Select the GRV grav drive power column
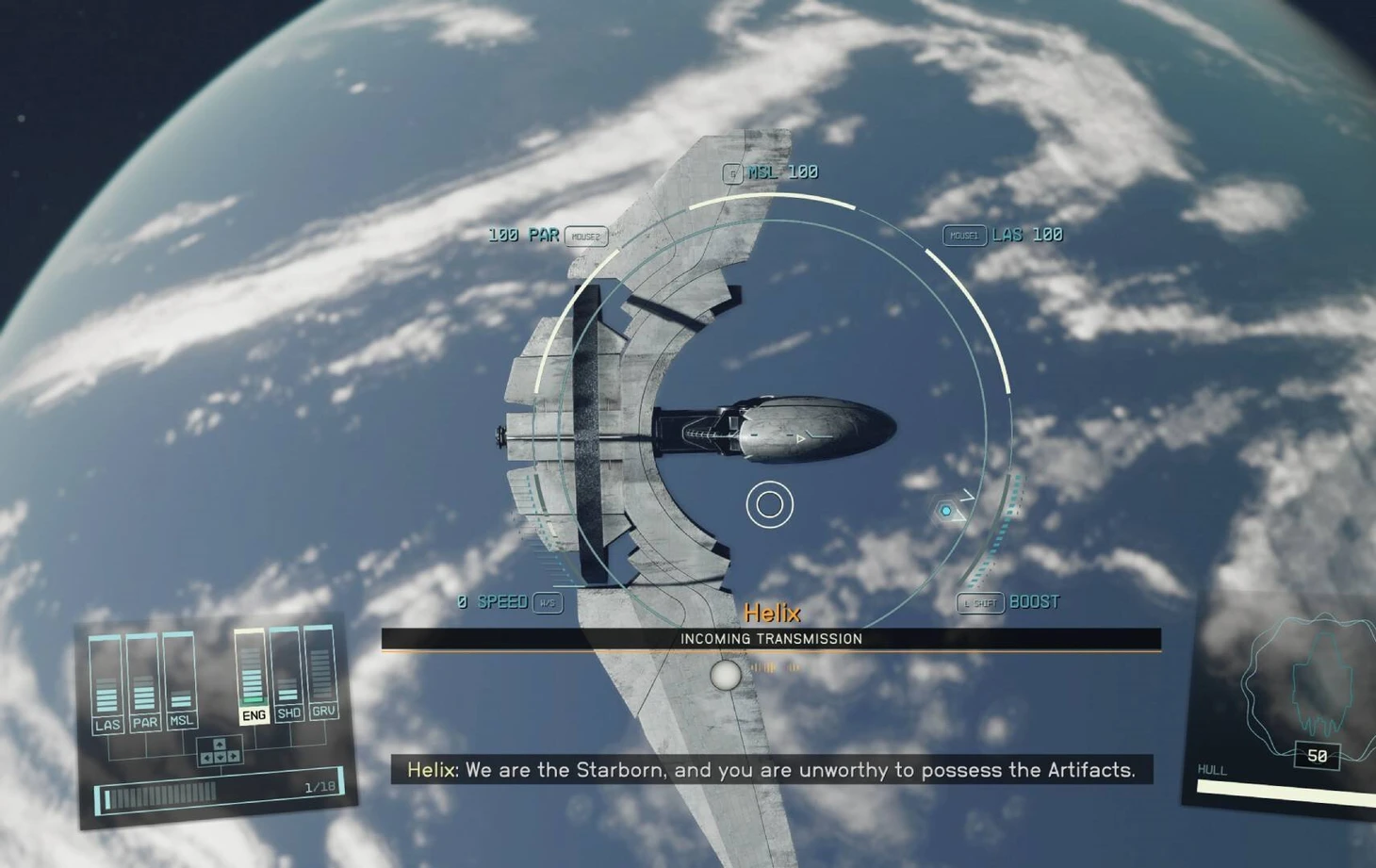 321,672
